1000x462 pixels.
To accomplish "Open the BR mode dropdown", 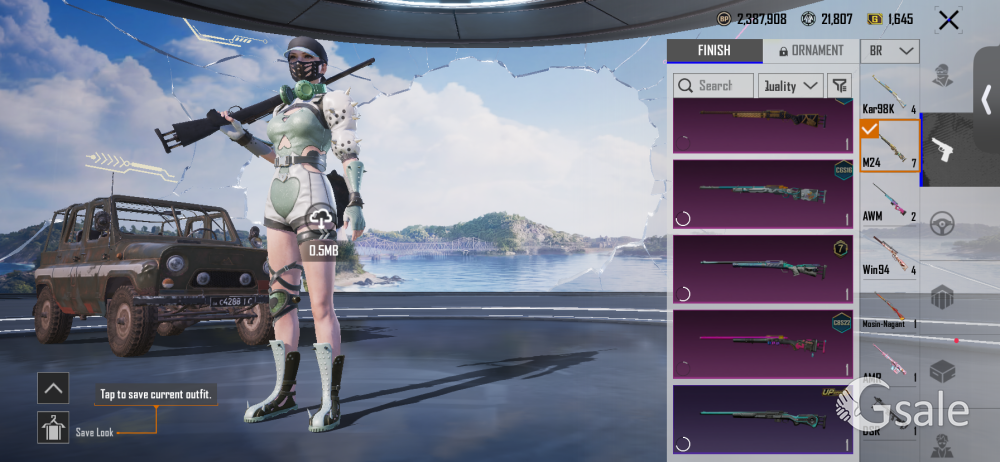I will coord(891,51).
